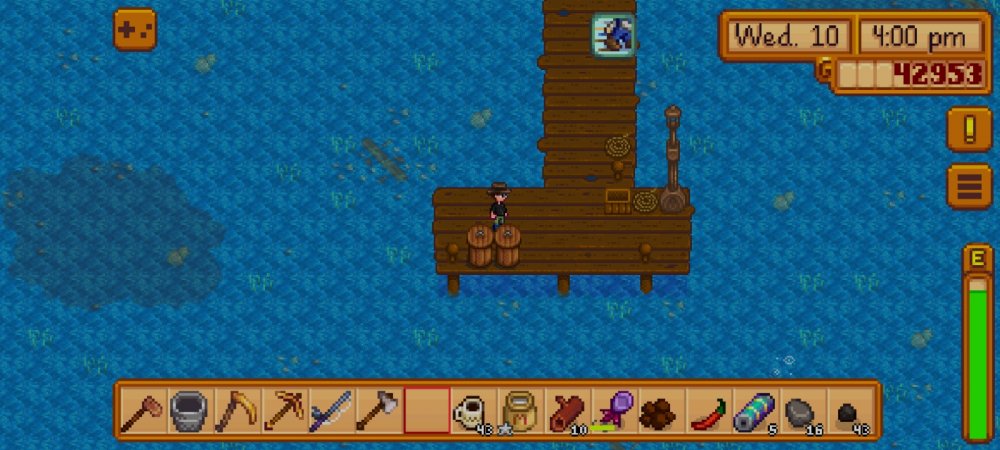This screenshot has height=450, width=1000.
Task: Toggle the virtual joystick button
Action: click(134, 30)
